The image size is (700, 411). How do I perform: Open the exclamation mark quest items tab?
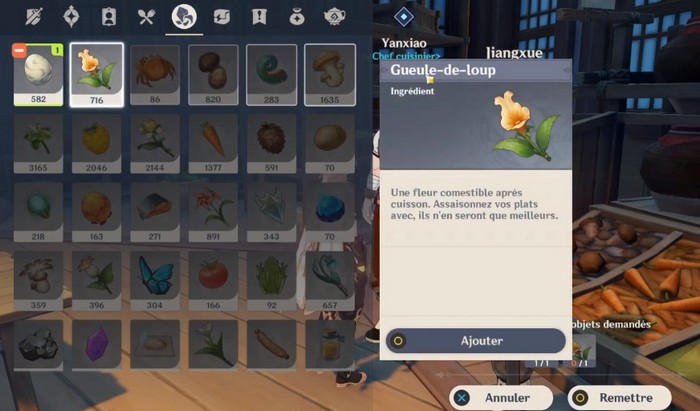click(x=259, y=17)
